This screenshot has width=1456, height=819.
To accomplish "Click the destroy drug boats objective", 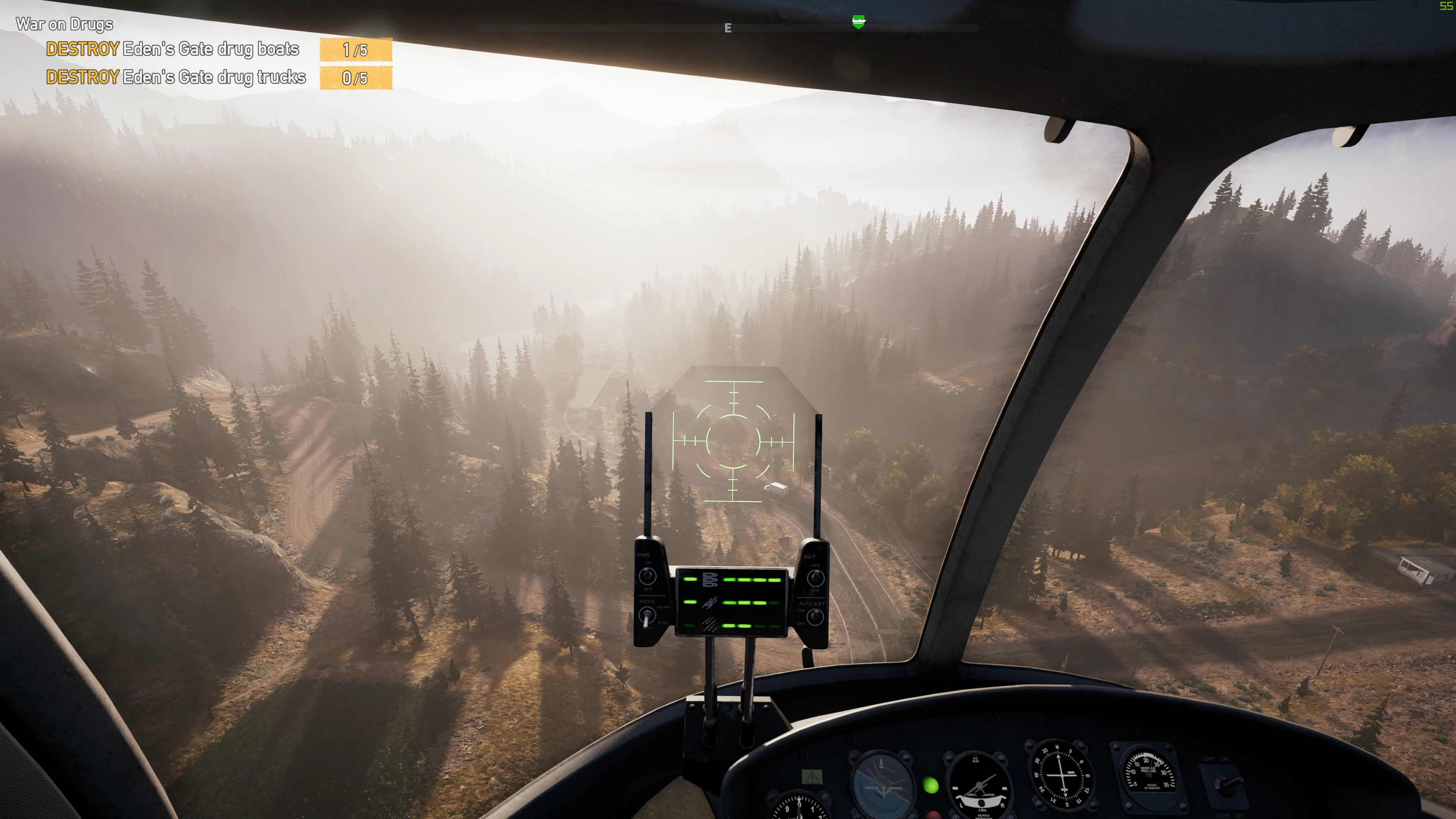I will coord(173,50).
